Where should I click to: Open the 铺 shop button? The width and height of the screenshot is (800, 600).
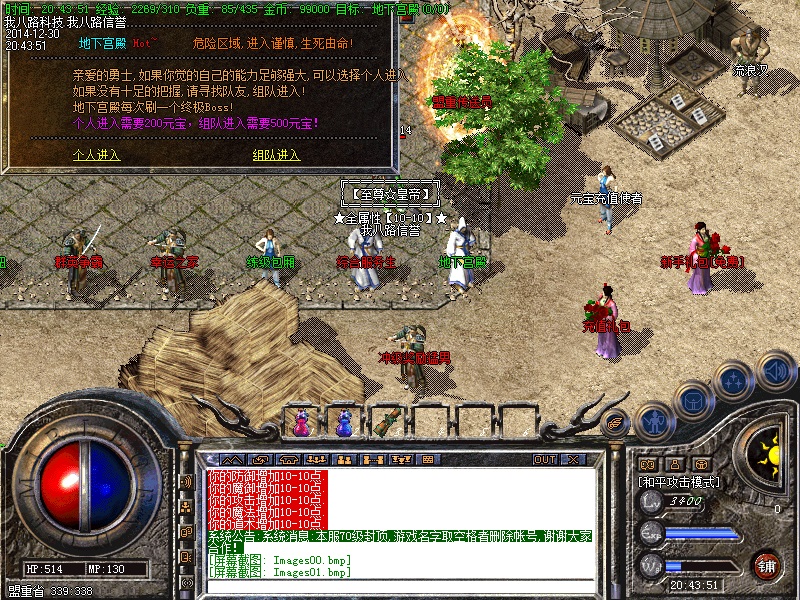[x=767, y=564]
